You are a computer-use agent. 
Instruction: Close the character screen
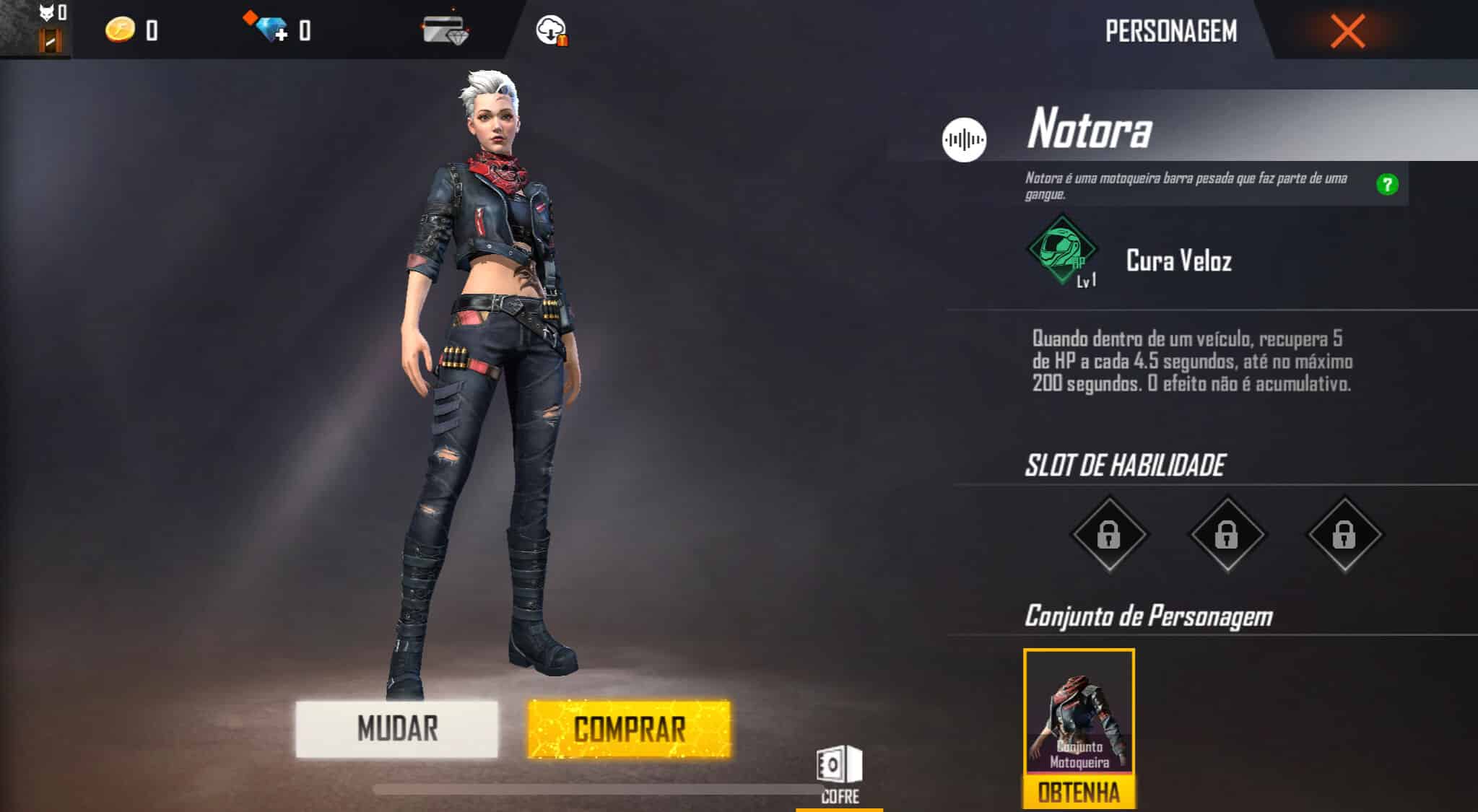pos(1347,32)
